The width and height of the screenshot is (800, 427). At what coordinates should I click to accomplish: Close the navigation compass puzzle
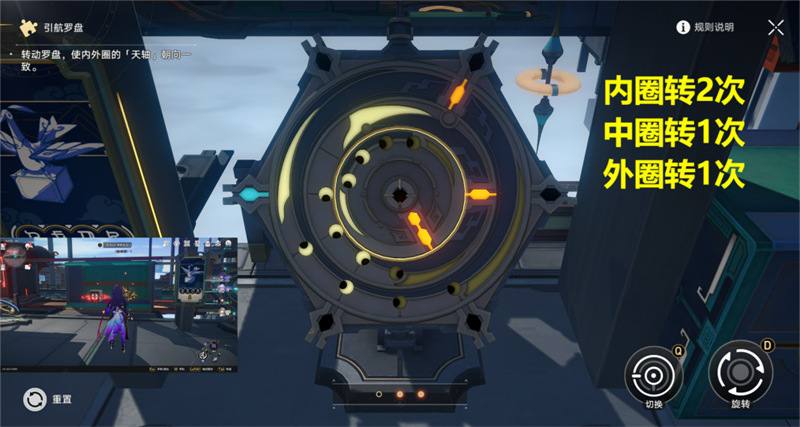(x=776, y=28)
